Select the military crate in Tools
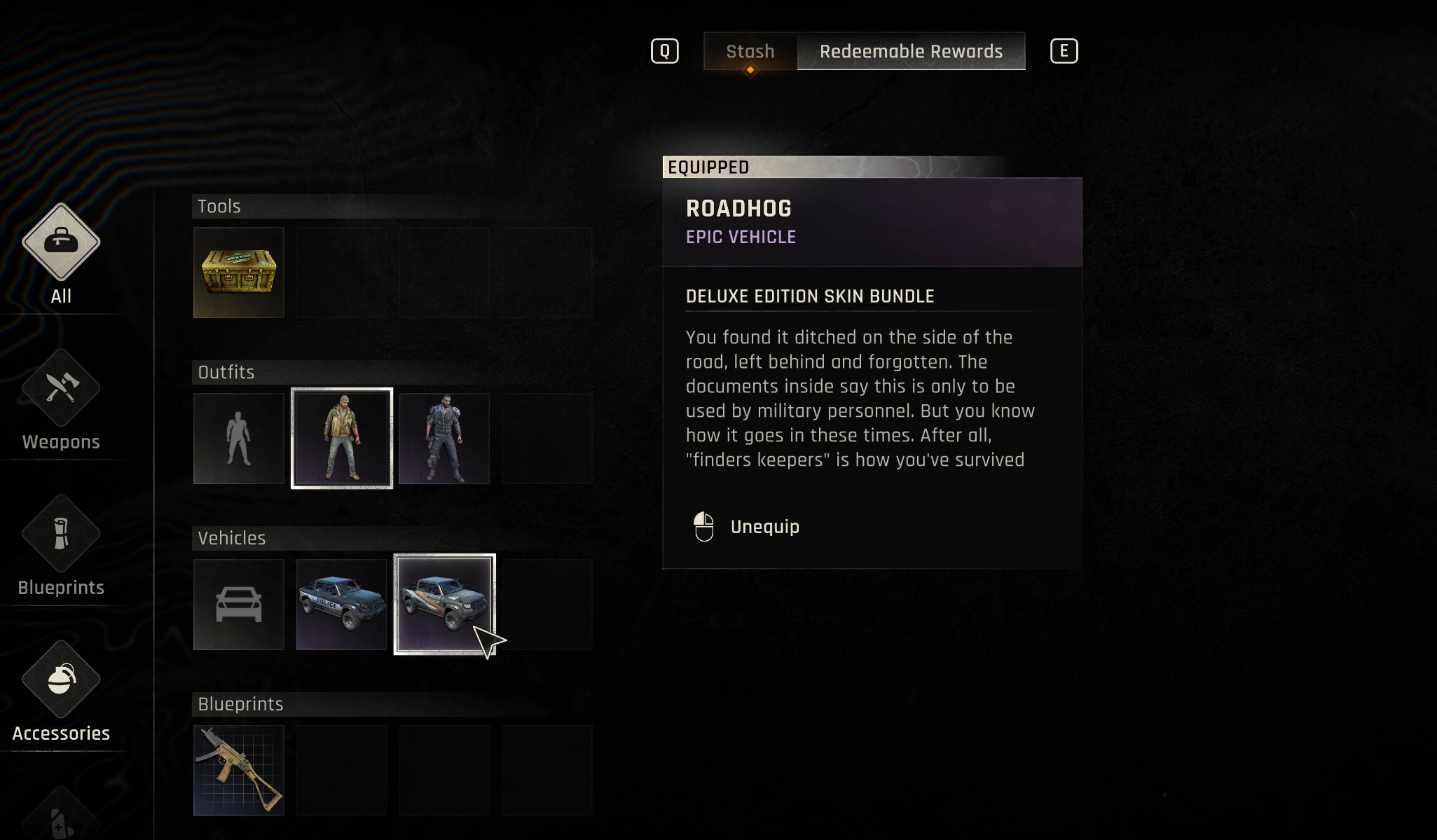This screenshot has height=840, width=1437. pos(239,273)
